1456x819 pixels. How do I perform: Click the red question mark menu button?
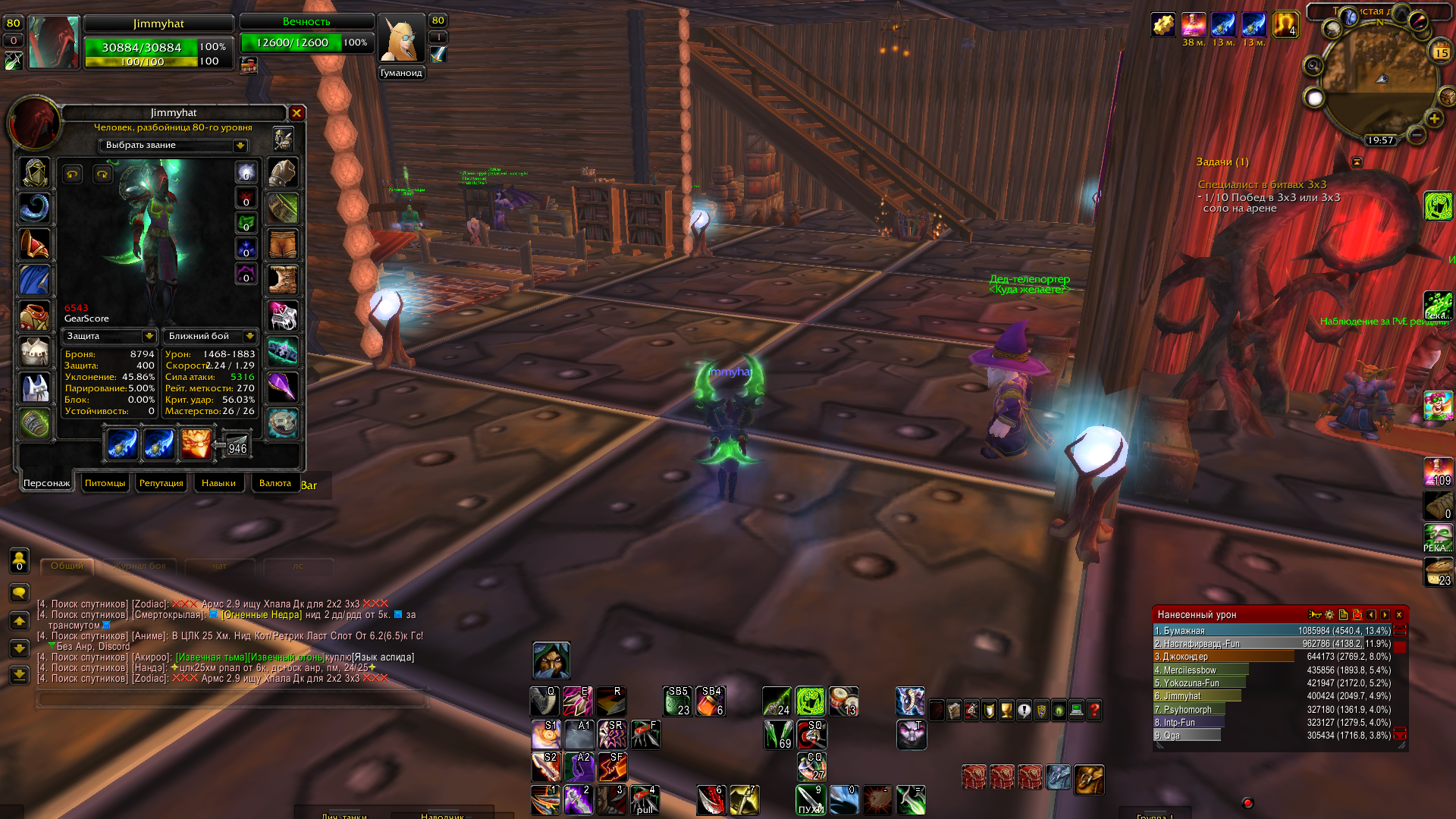(1094, 711)
